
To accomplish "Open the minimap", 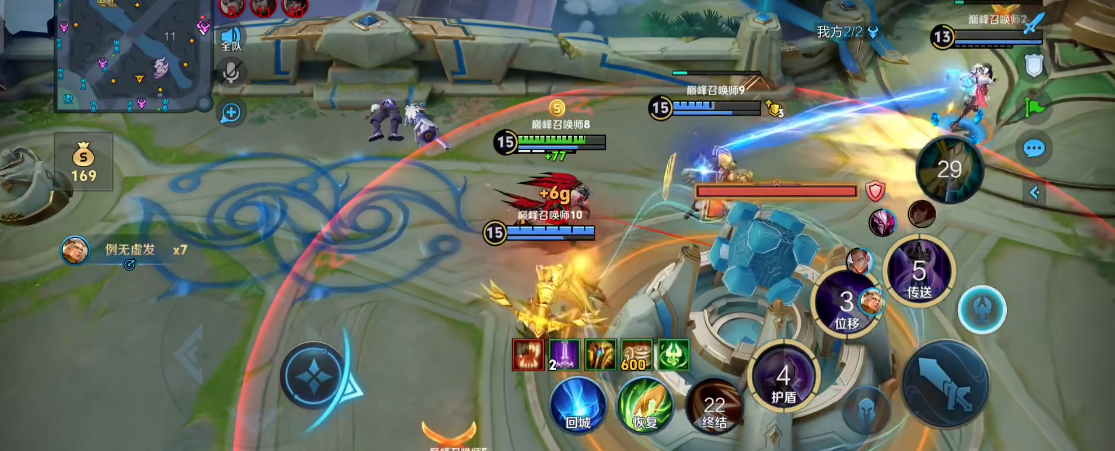I will pyautogui.click(x=131, y=56).
